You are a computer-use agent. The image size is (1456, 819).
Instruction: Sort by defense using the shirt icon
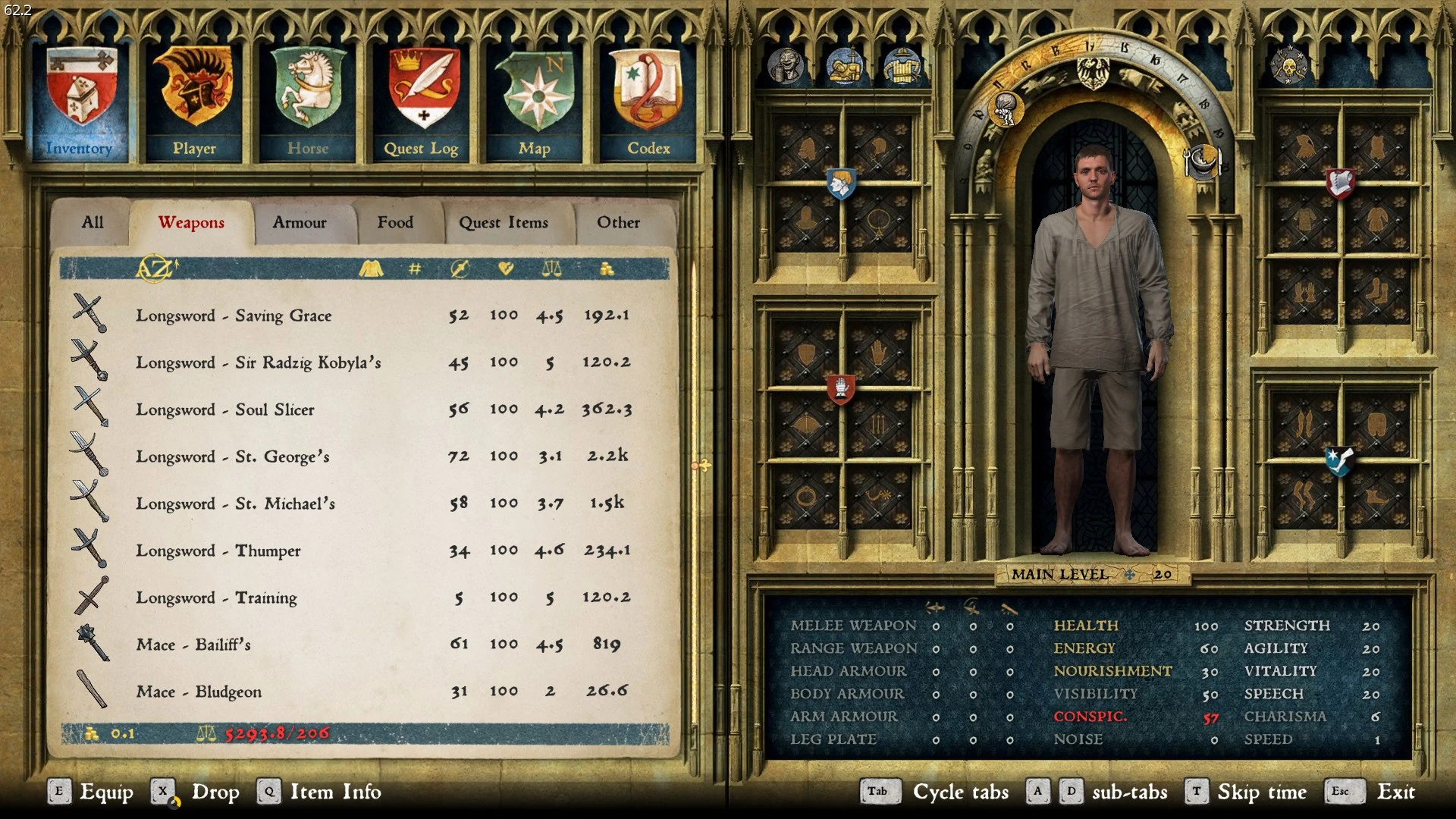[372, 268]
